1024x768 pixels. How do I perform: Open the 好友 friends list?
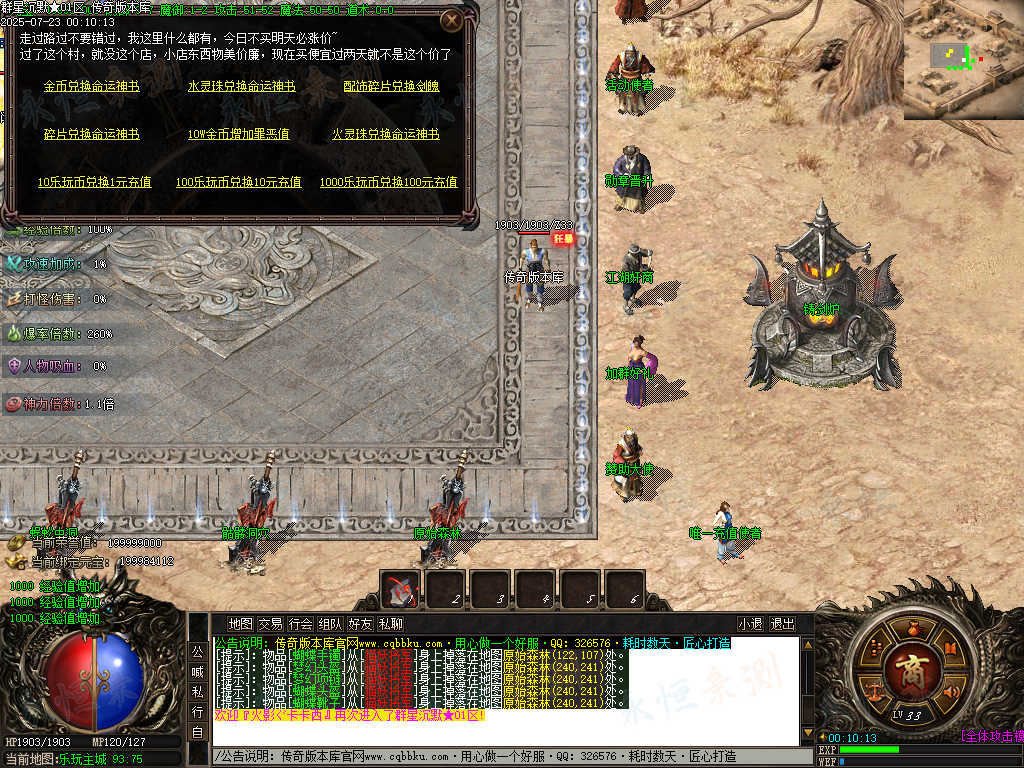pos(360,624)
